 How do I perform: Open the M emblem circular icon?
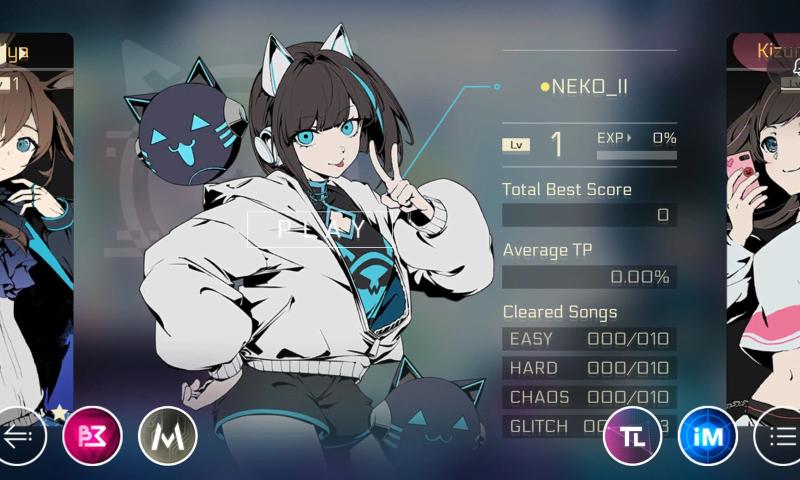[x=167, y=436]
